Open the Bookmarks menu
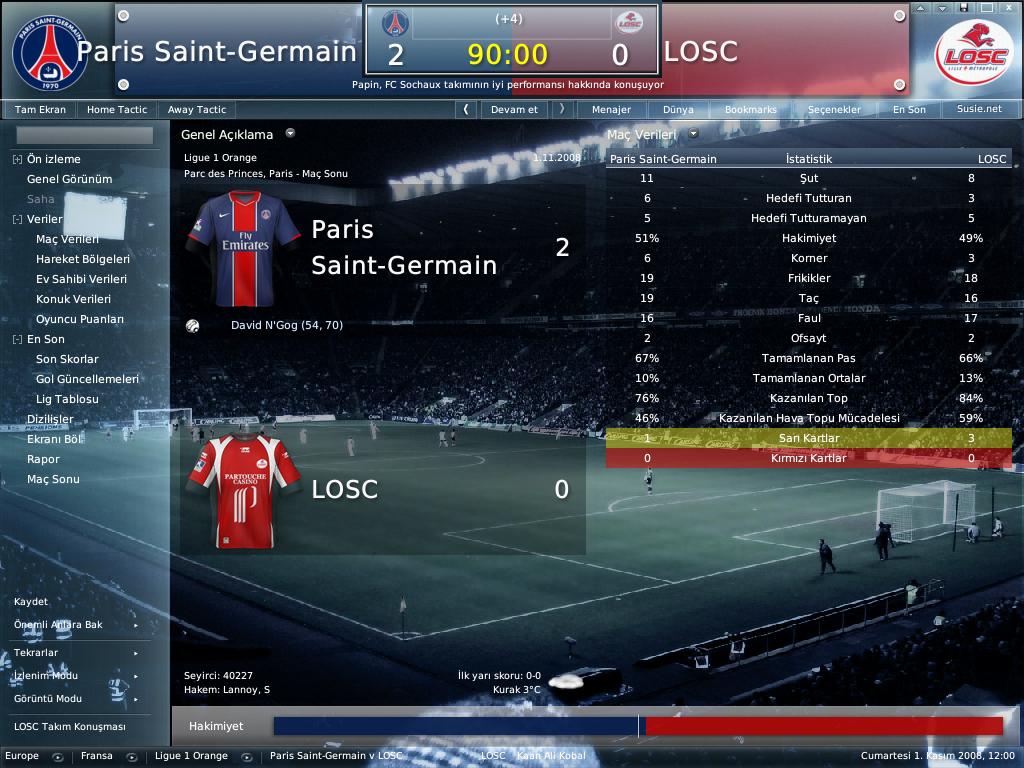 coord(750,110)
